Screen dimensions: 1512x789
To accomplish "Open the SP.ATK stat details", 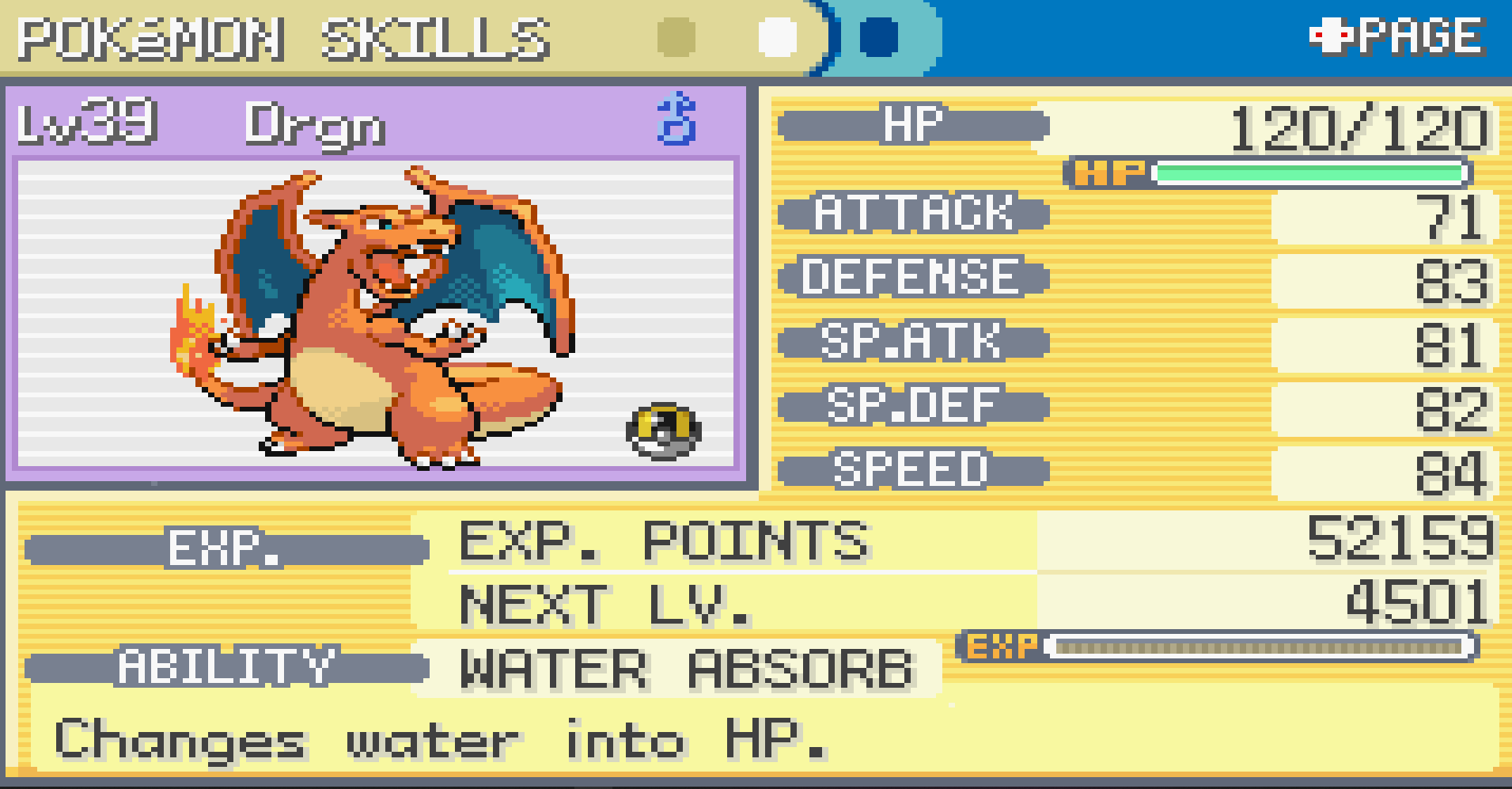I will point(912,342).
